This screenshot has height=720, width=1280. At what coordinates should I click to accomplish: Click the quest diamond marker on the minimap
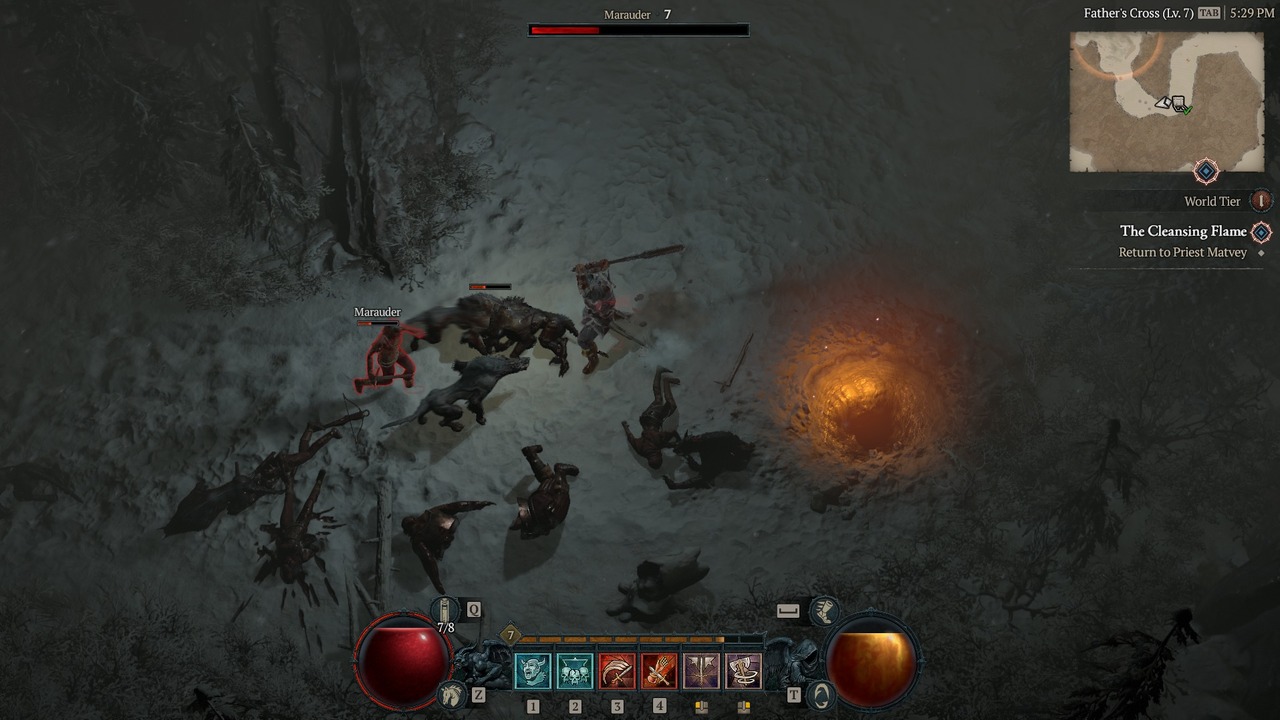coord(1207,171)
